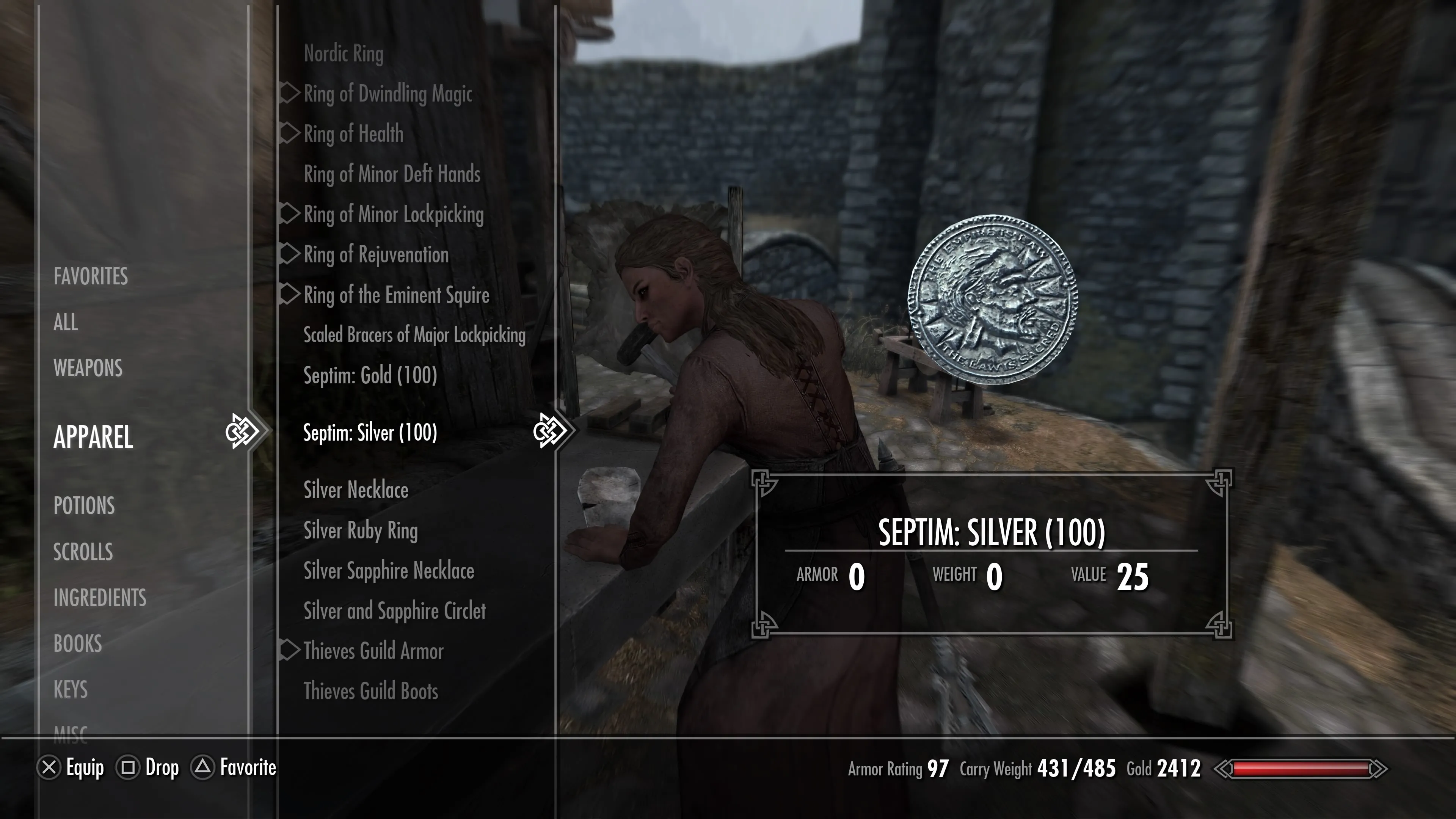Choose Septim: Gold (100) entry
1456x819 pixels.
click(370, 375)
